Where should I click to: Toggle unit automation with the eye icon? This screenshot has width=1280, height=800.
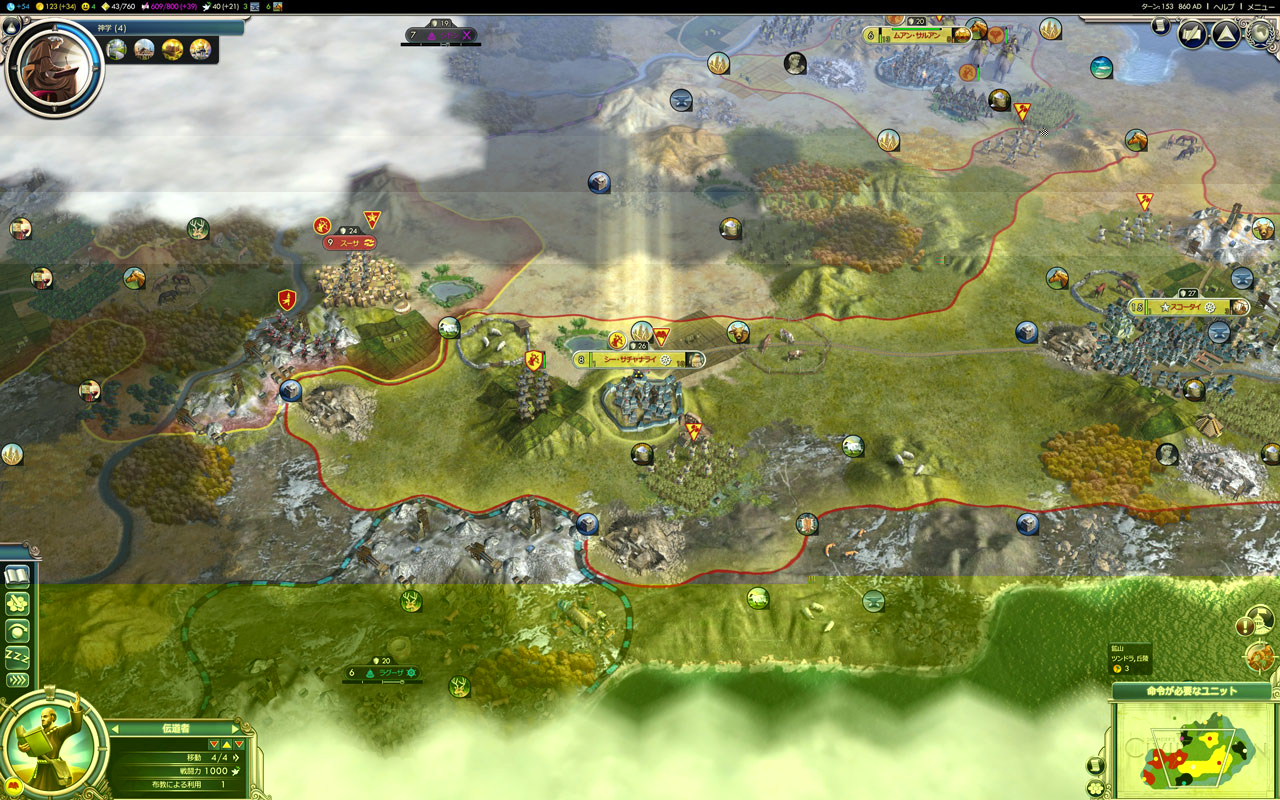click(x=17, y=631)
